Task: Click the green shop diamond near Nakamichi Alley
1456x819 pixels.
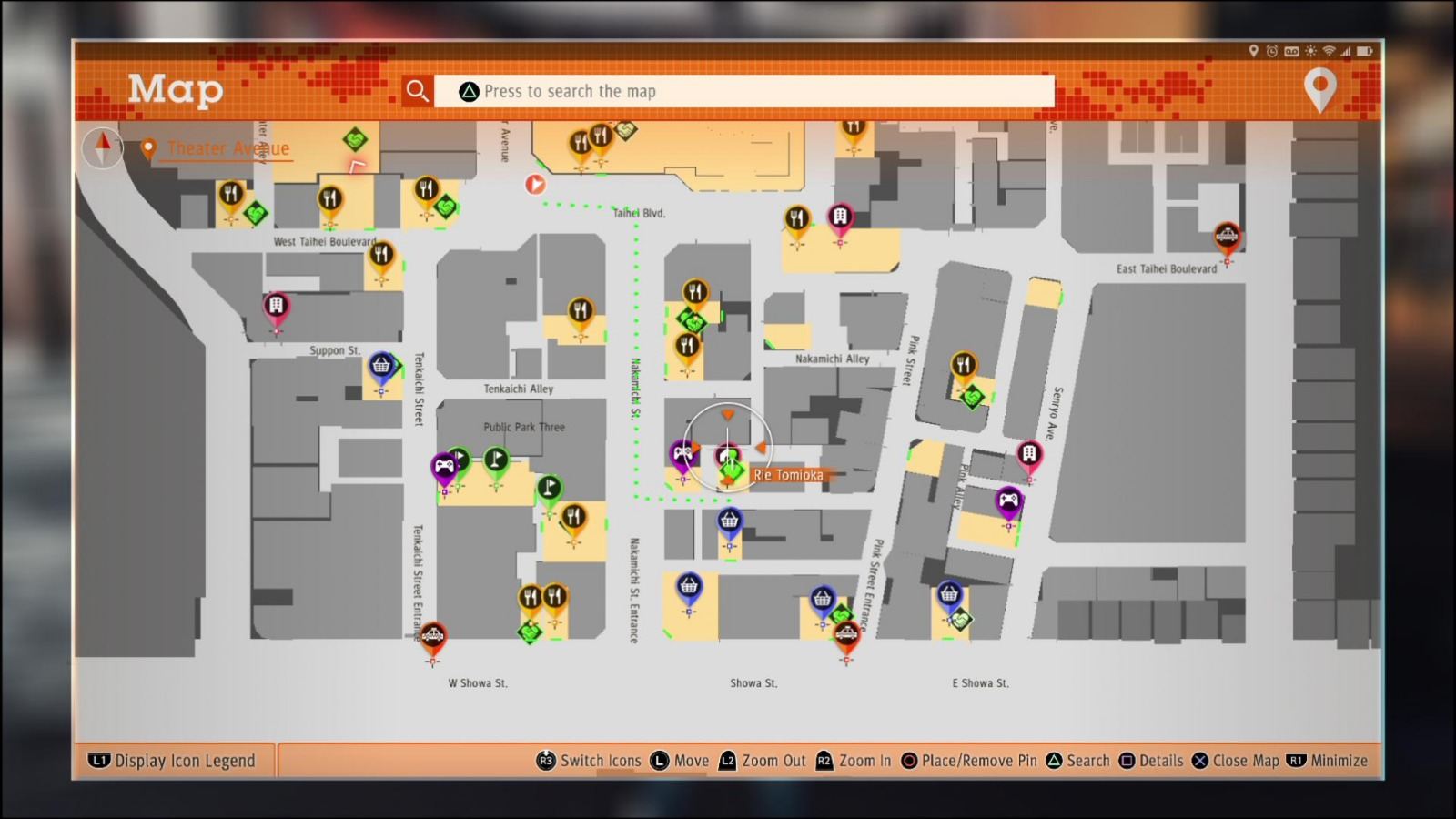Action: pos(692,320)
